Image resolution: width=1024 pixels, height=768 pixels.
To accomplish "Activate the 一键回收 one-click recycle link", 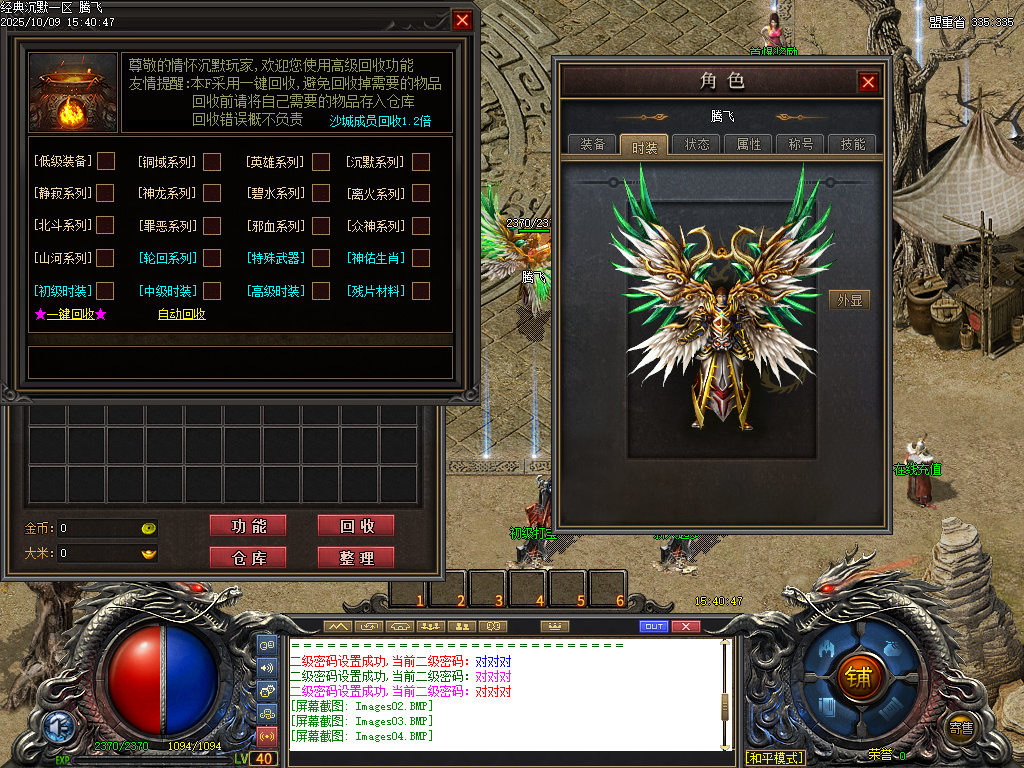I will 70,314.
